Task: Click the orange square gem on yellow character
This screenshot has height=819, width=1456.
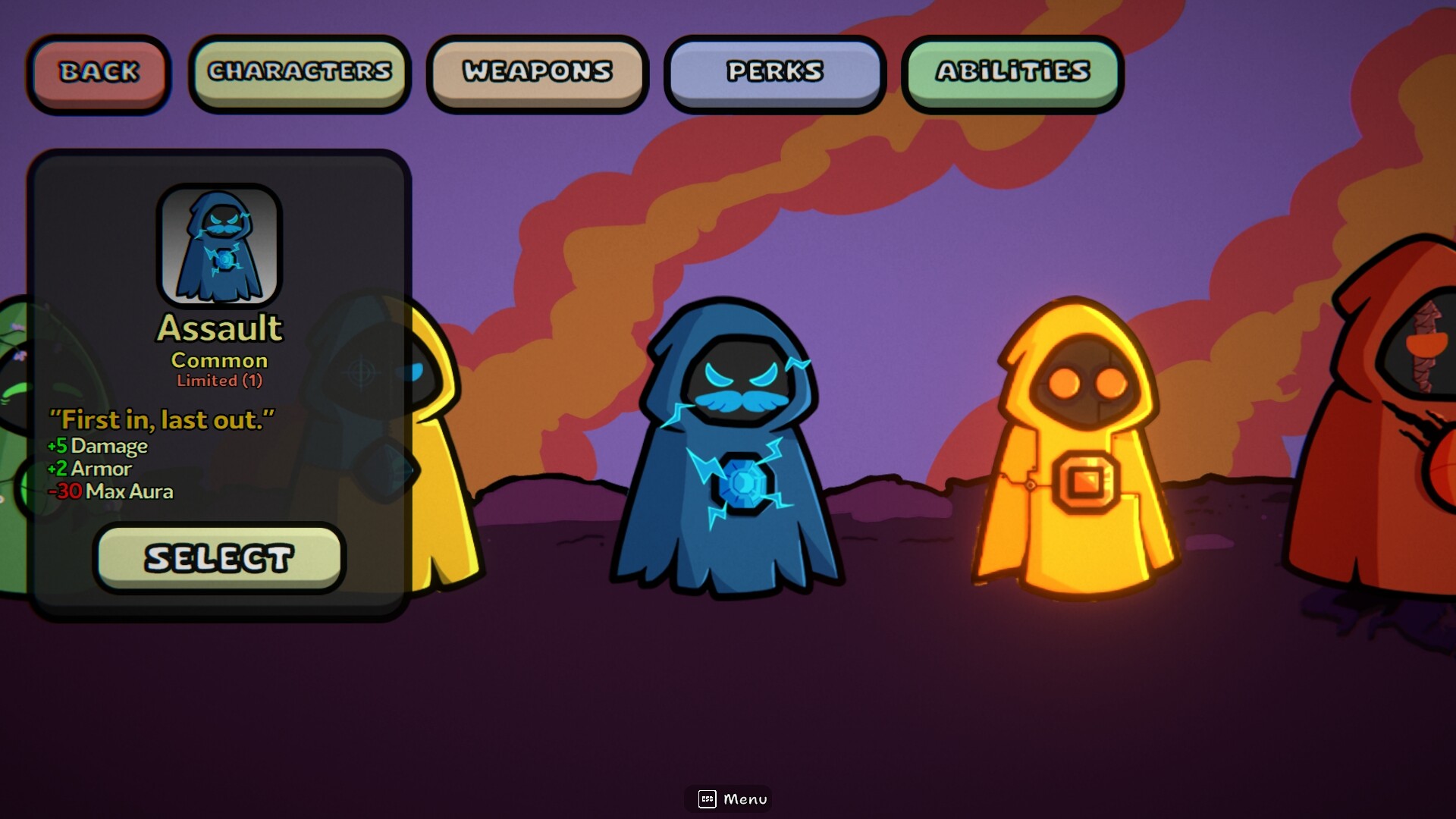Action: (x=1085, y=481)
